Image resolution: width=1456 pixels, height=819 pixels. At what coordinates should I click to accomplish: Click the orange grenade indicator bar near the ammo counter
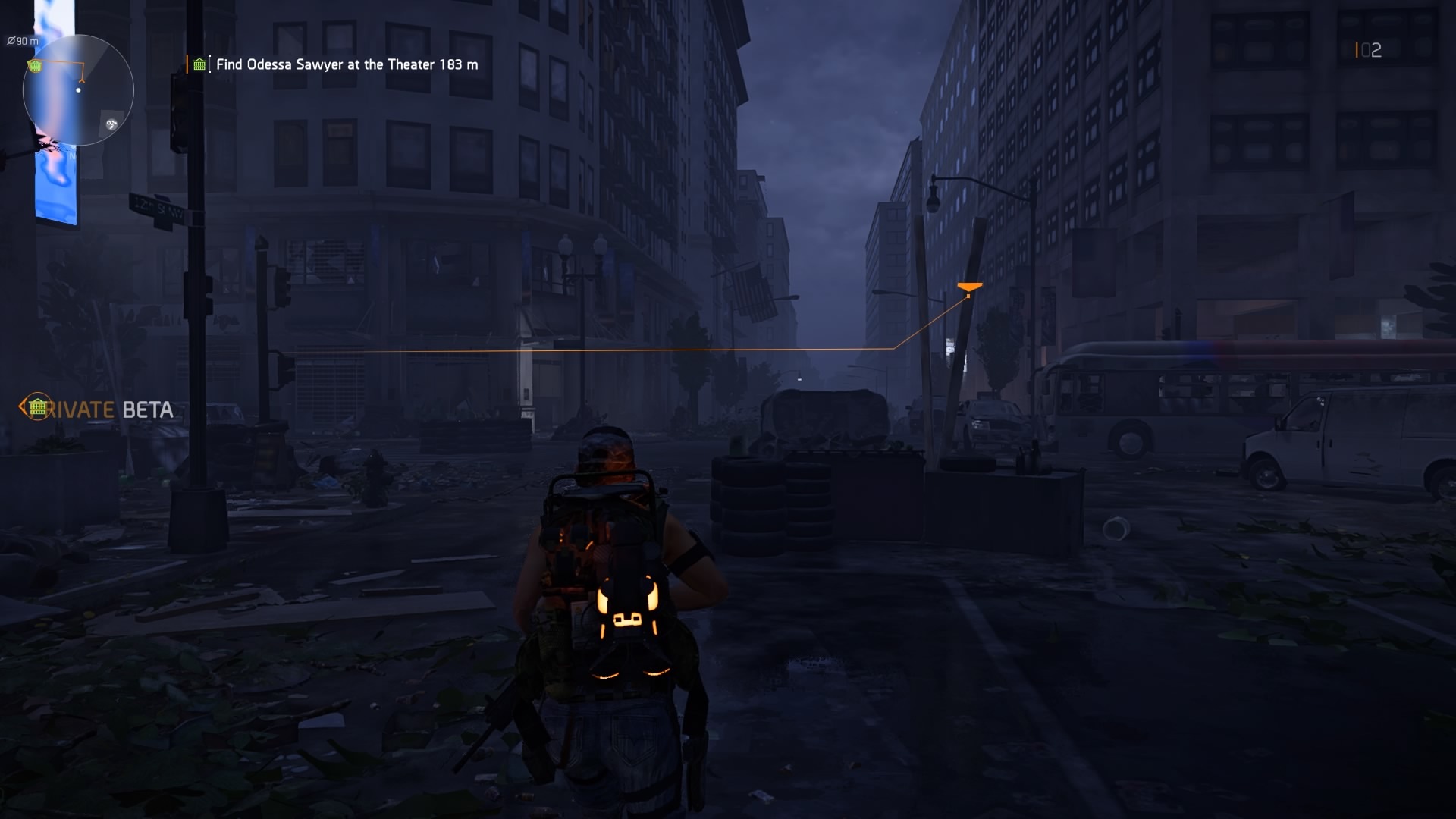click(1357, 50)
